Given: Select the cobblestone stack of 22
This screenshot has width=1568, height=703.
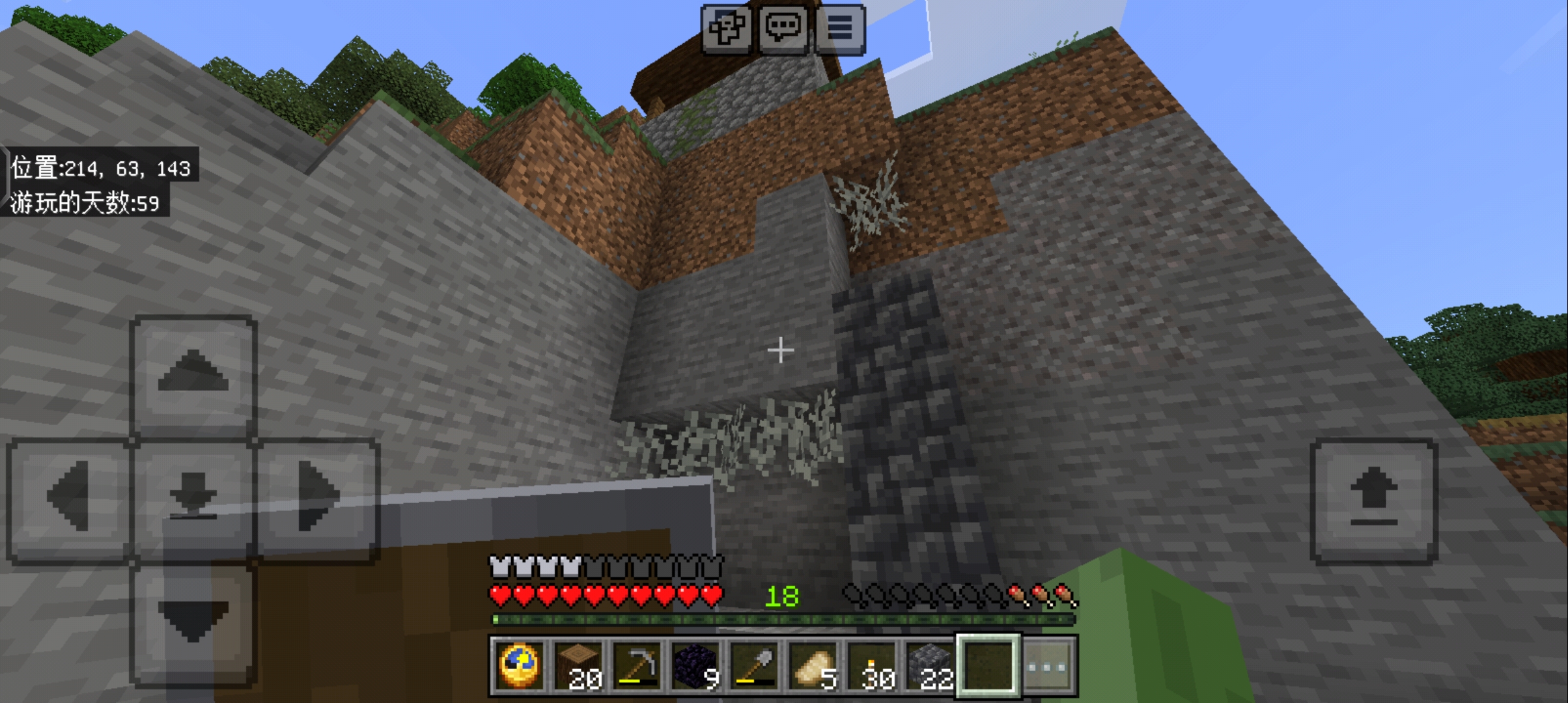Looking at the screenshot, I should point(931,666).
